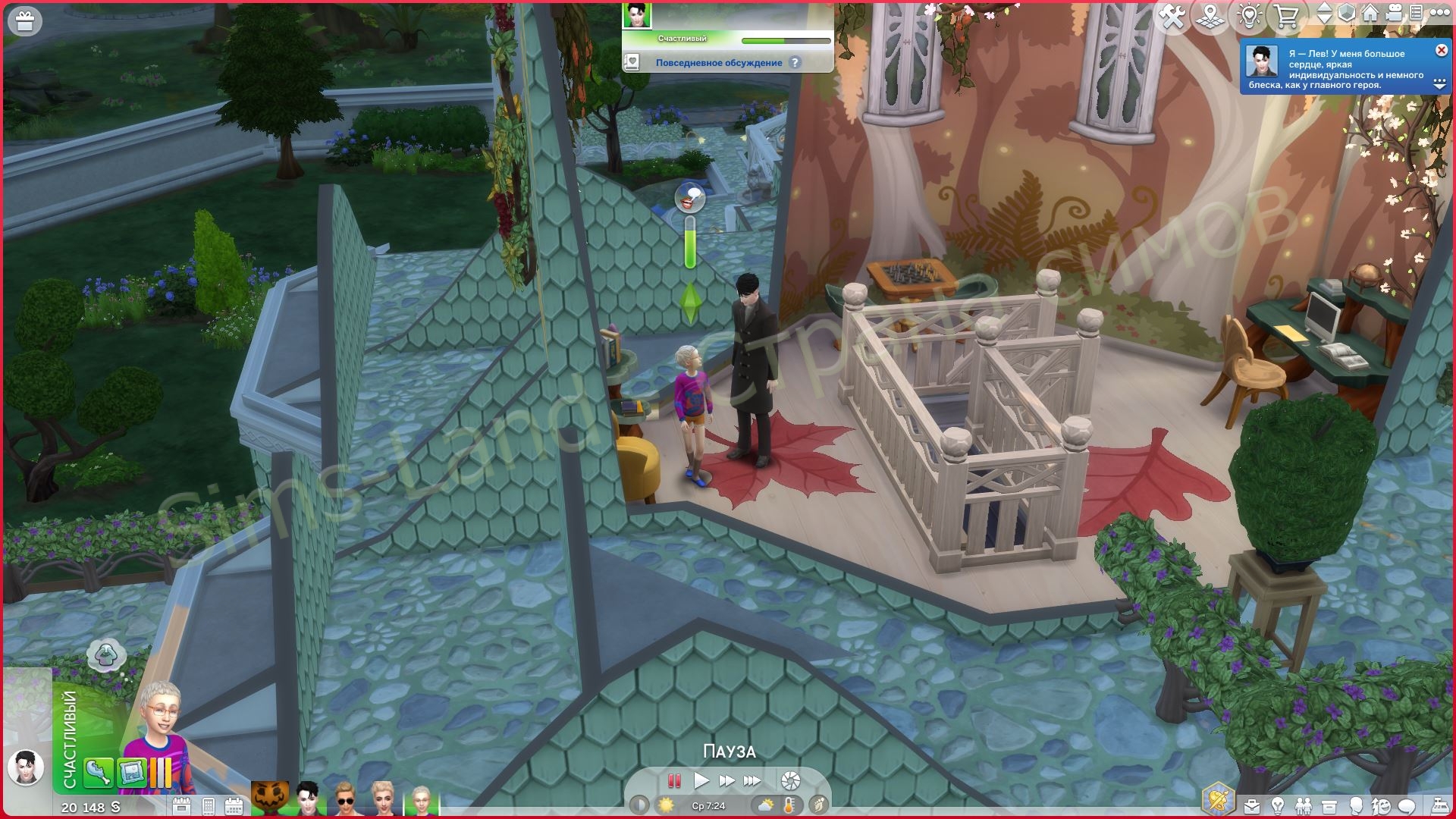Pause the game with the red pause button
1456x819 pixels.
coord(673,780)
